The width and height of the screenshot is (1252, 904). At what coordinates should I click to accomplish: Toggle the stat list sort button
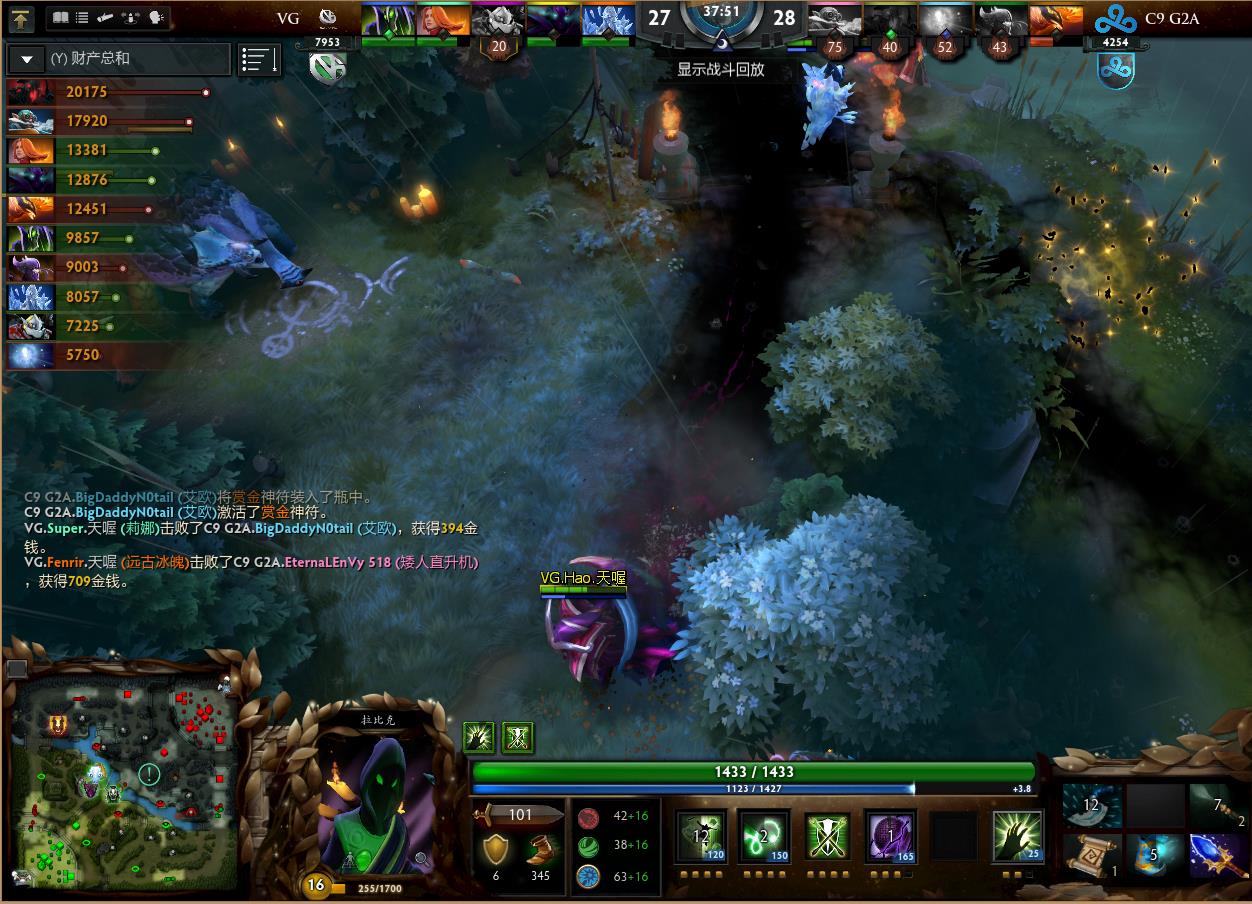259,60
